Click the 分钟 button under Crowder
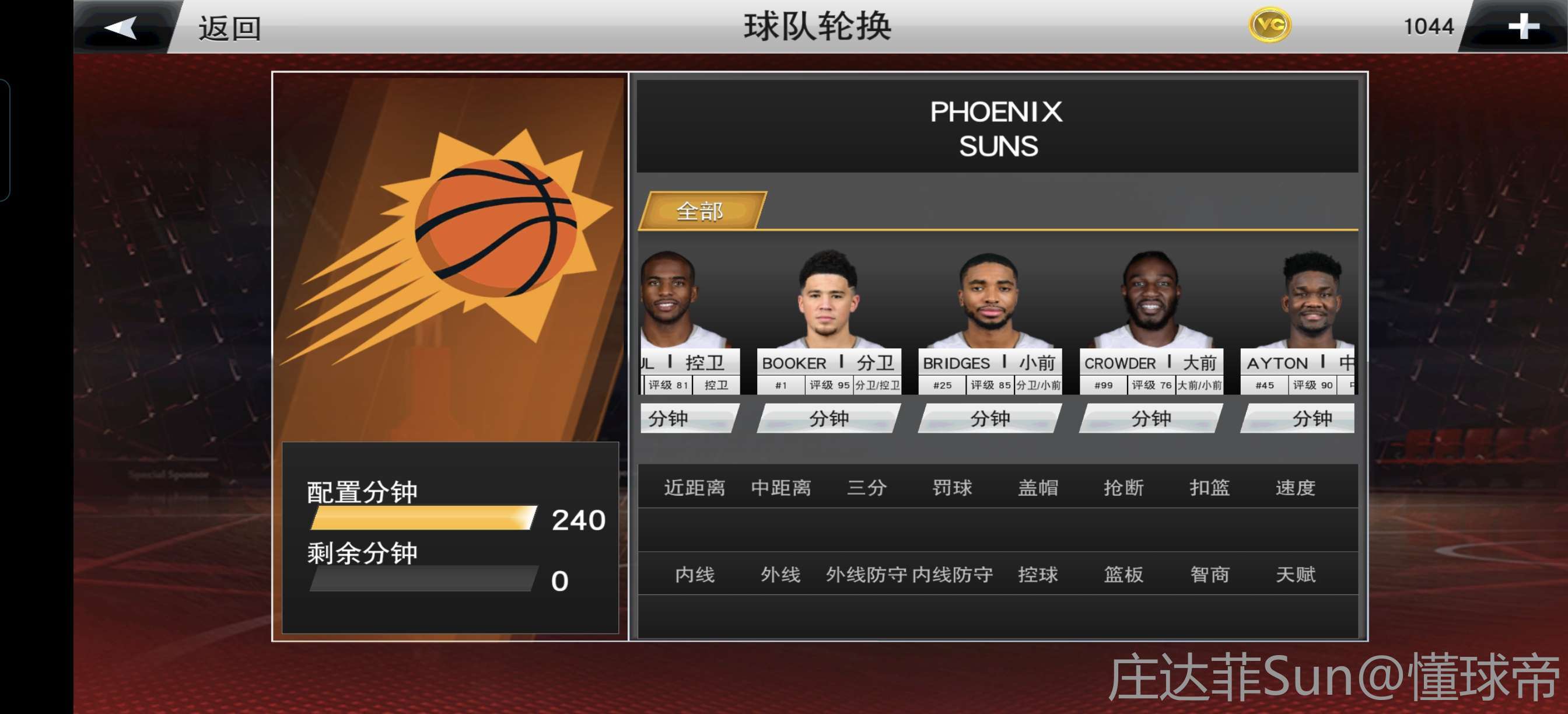 [1150, 418]
